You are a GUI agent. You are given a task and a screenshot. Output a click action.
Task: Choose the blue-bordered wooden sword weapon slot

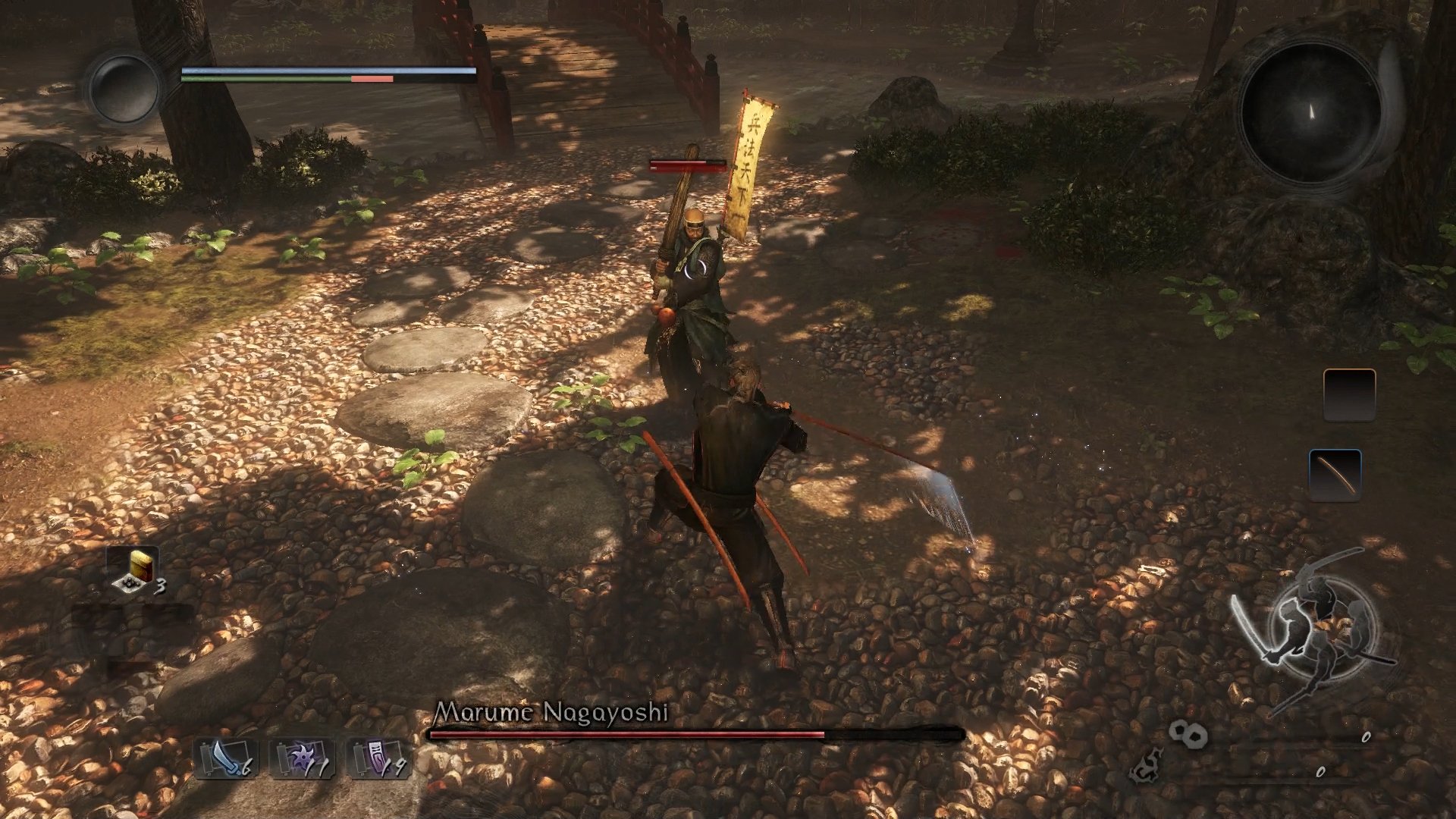pos(1335,475)
